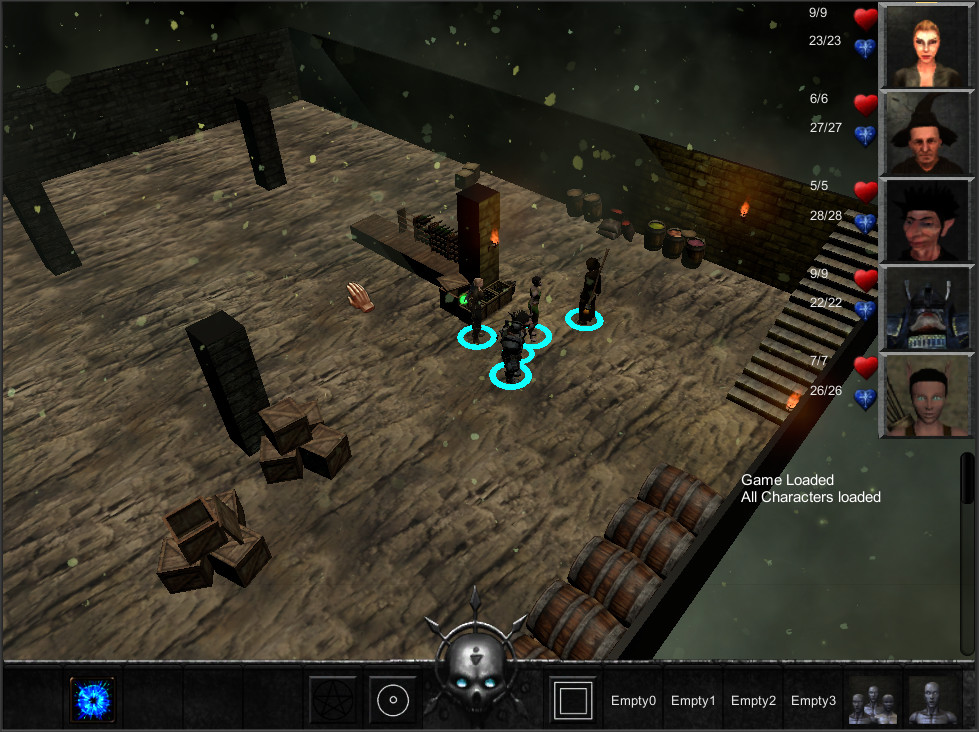The height and width of the screenshot is (732, 979).
Task: Click the message log scrollbar
Action: point(968,480)
